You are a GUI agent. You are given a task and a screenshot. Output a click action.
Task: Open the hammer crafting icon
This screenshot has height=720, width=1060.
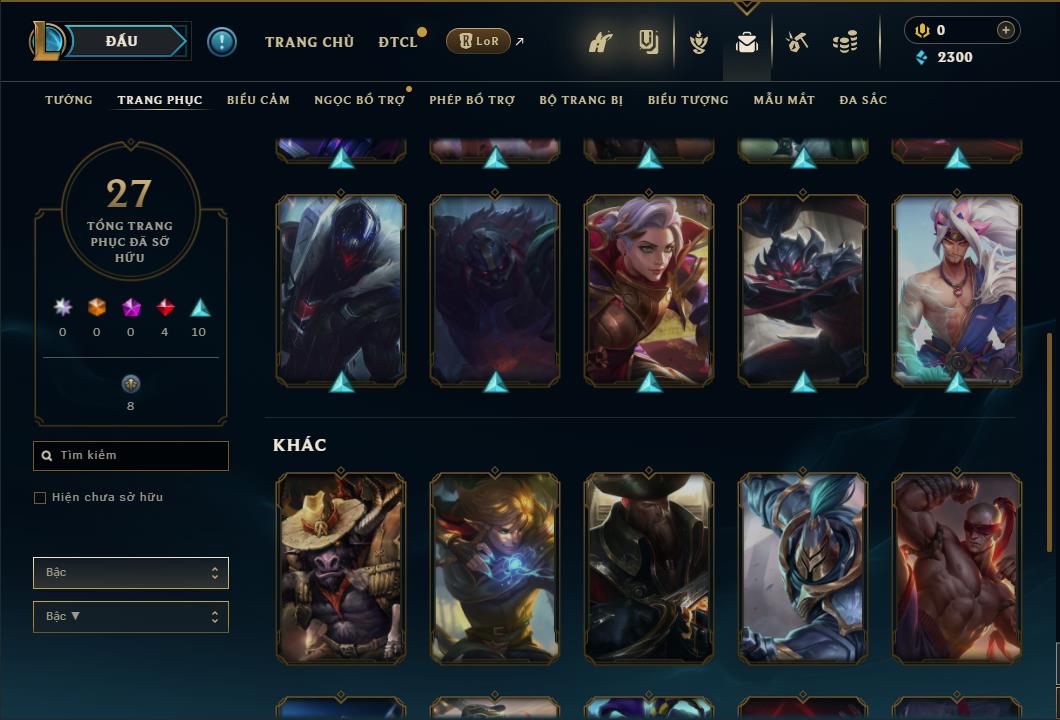pyautogui.click(x=797, y=42)
